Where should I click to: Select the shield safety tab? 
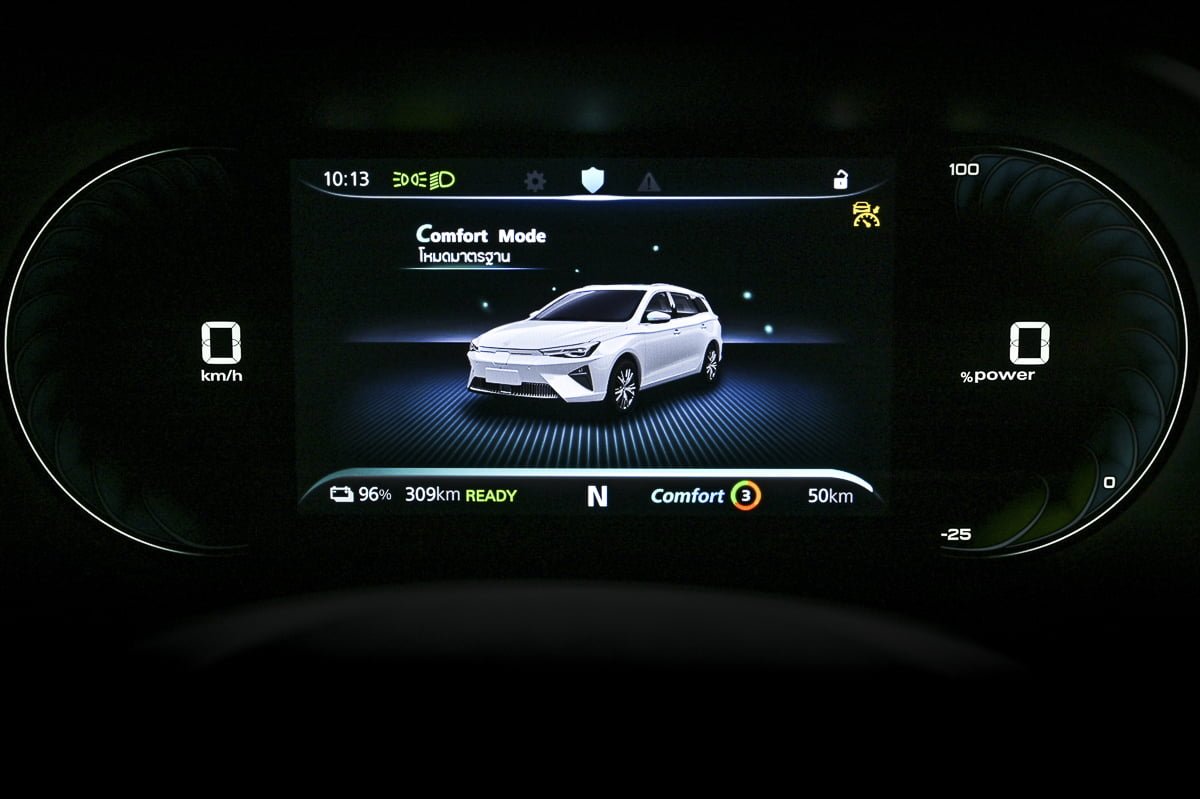[593, 180]
